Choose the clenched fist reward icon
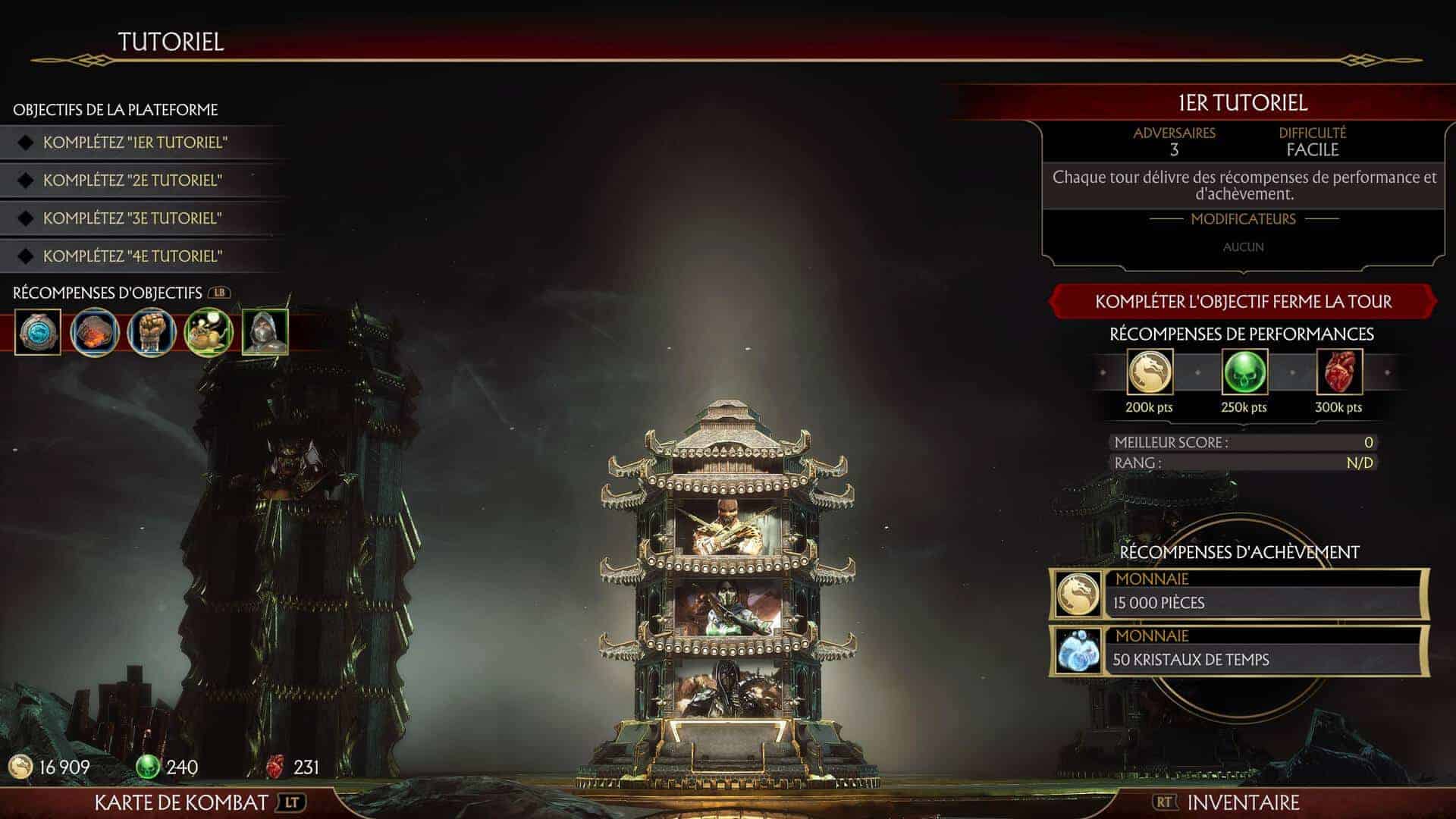The width and height of the screenshot is (1456, 819). coord(152,332)
